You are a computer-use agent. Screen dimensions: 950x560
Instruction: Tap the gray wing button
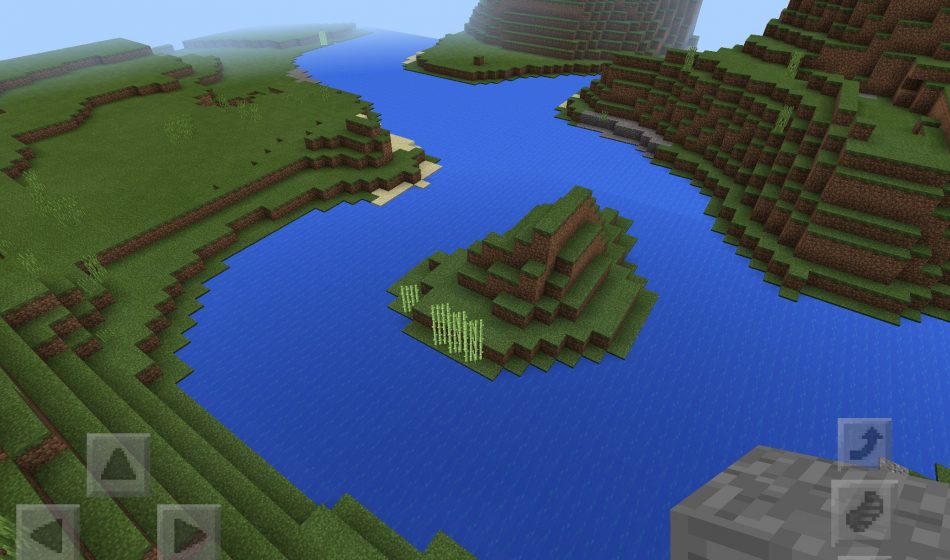(x=862, y=511)
